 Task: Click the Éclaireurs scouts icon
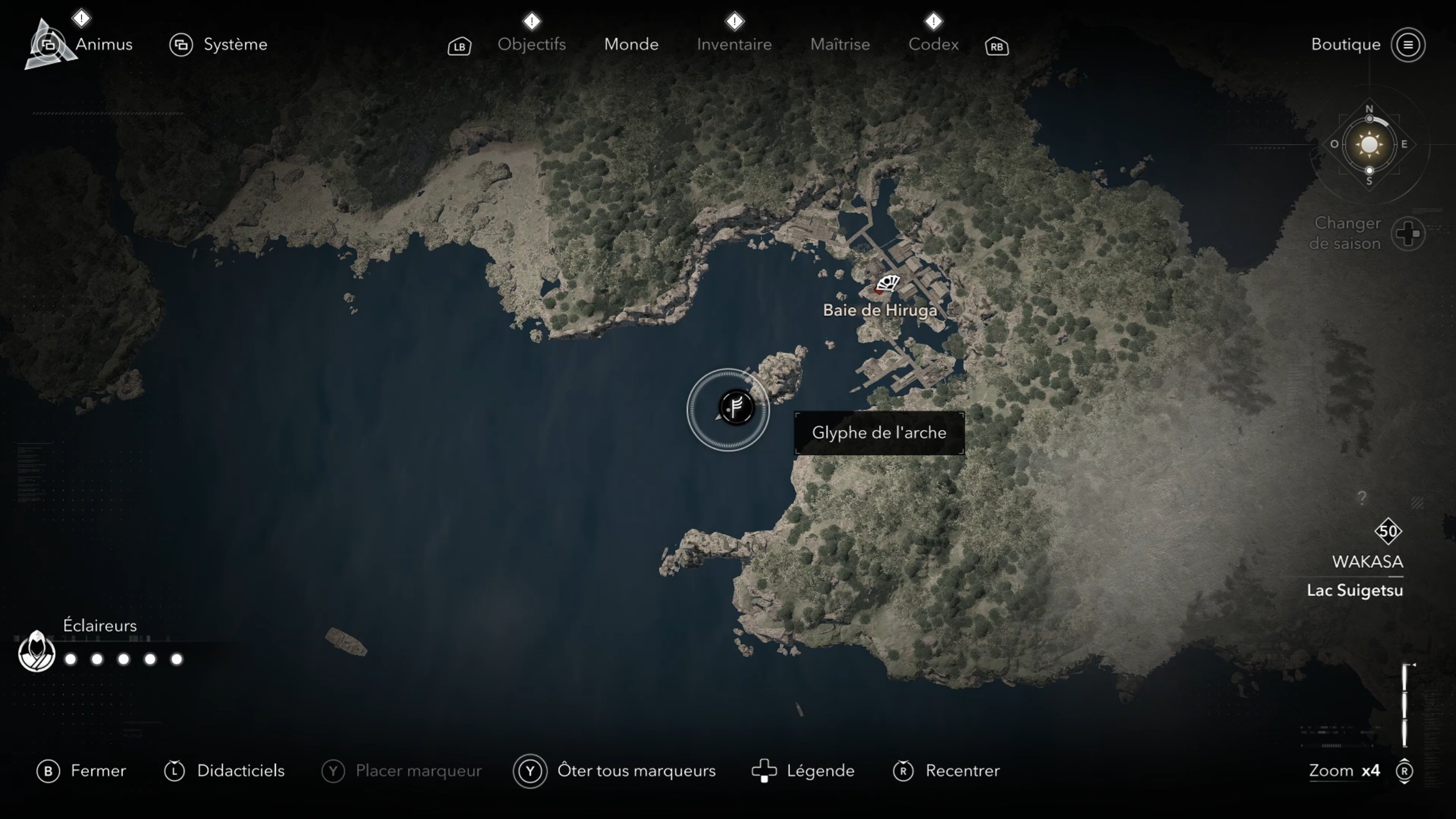[36, 652]
